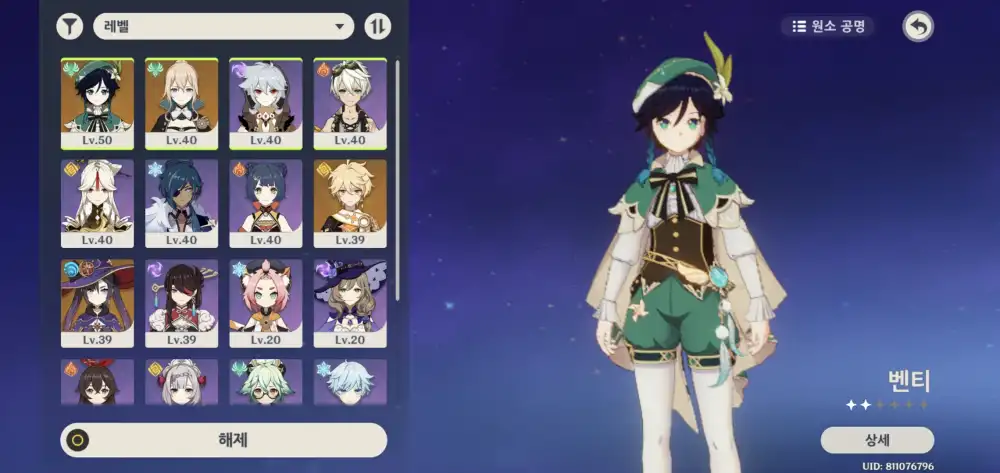Select Ningguang's Lv.40 Geo card

click(97, 203)
